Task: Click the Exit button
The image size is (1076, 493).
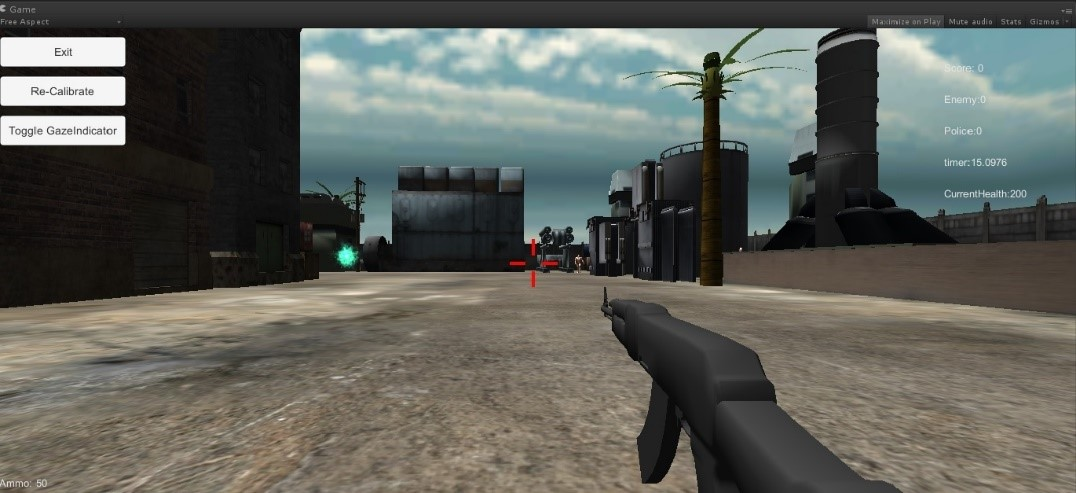Action: point(63,52)
